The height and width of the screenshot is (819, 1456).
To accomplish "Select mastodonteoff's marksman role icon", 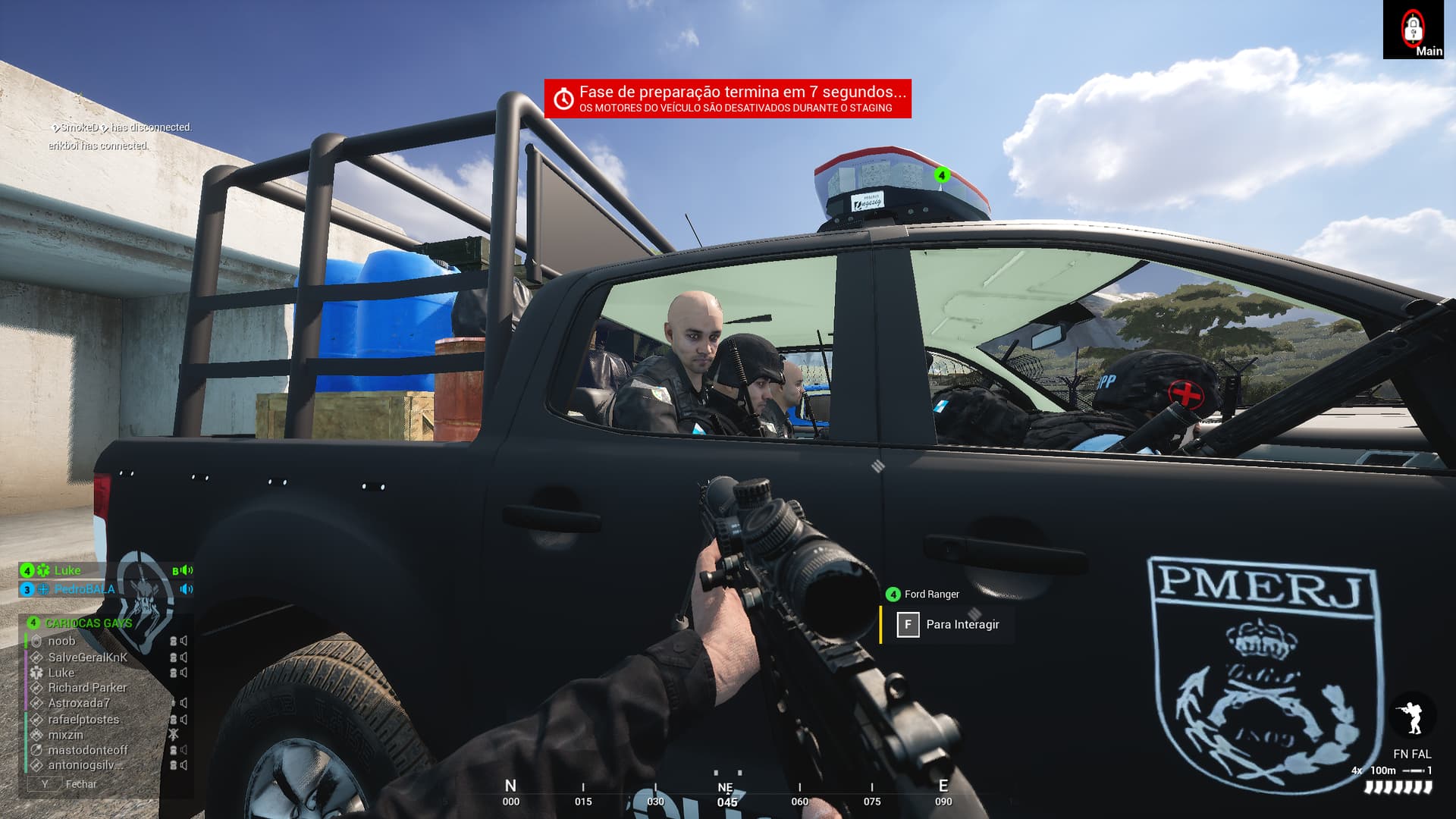I will click(x=36, y=750).
